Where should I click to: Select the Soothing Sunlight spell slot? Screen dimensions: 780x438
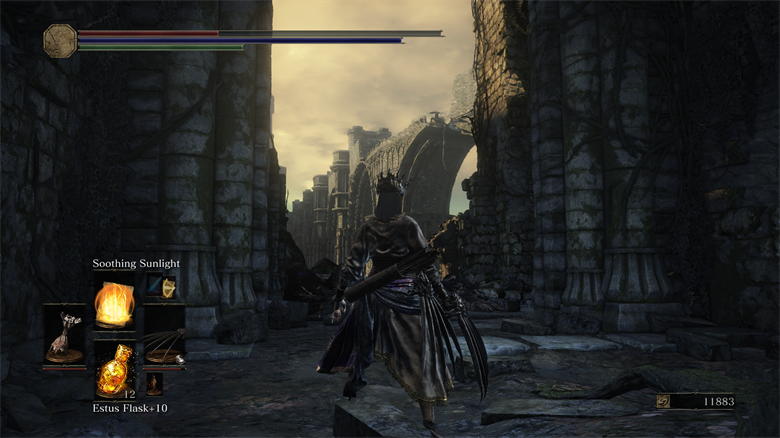(113, 302)
